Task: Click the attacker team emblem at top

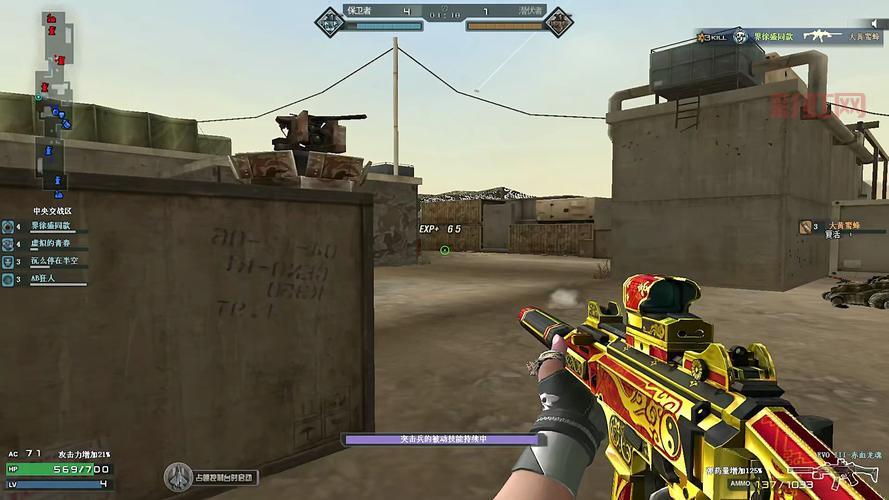Action: pyautogui.click(x=558, y=18)
